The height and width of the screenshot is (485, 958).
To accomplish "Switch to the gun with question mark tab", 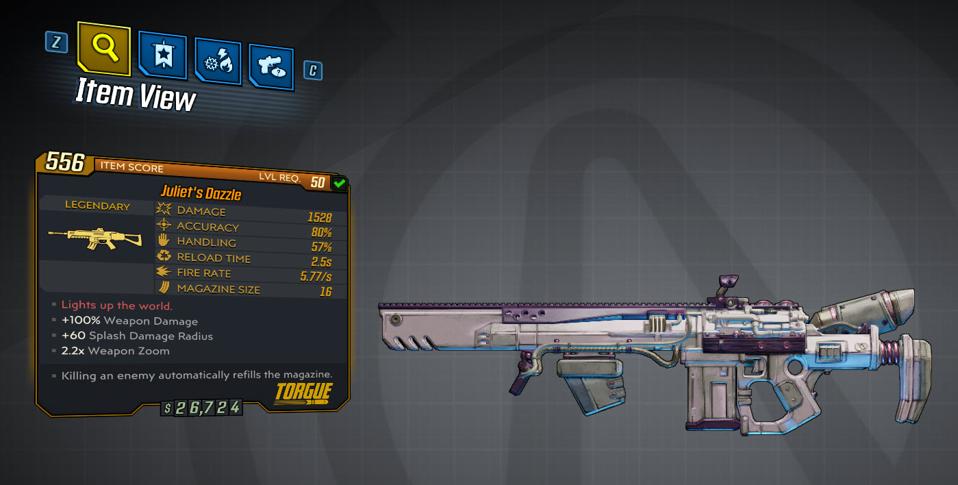I will [x=270, y=65].
